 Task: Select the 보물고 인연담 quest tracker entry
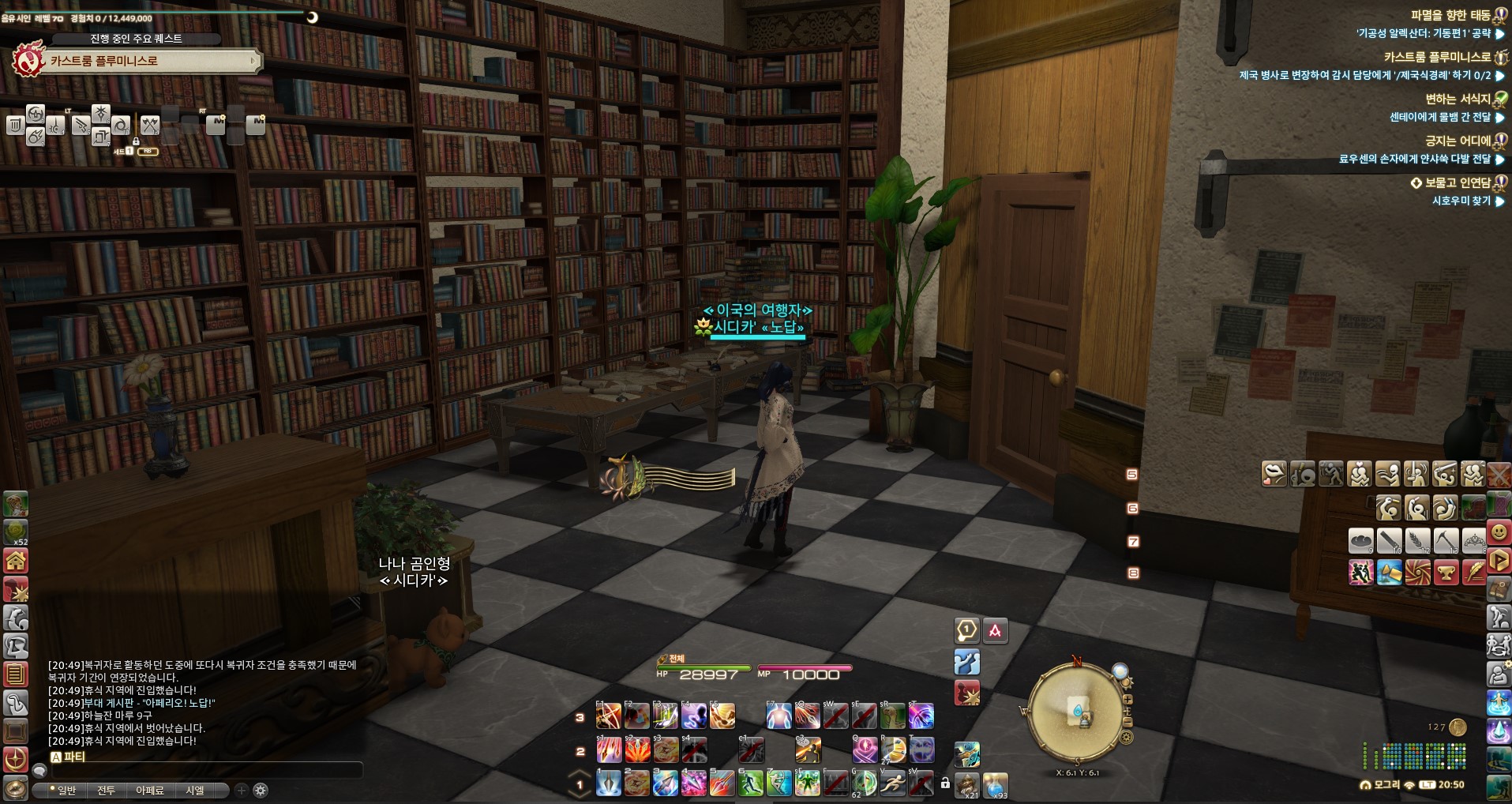(x=1458, y=182)
